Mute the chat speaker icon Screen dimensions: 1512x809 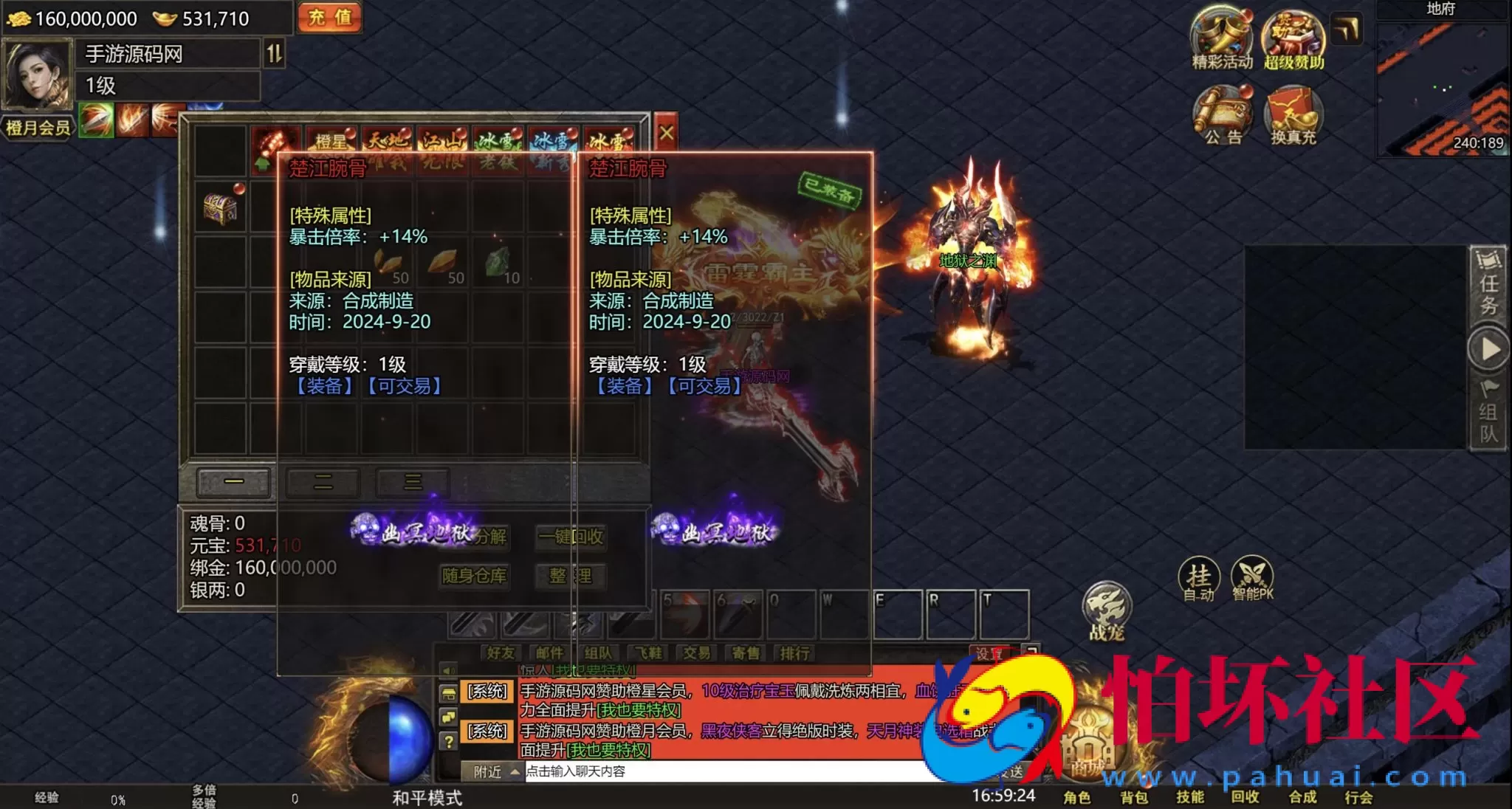click(x=449, y=670)
